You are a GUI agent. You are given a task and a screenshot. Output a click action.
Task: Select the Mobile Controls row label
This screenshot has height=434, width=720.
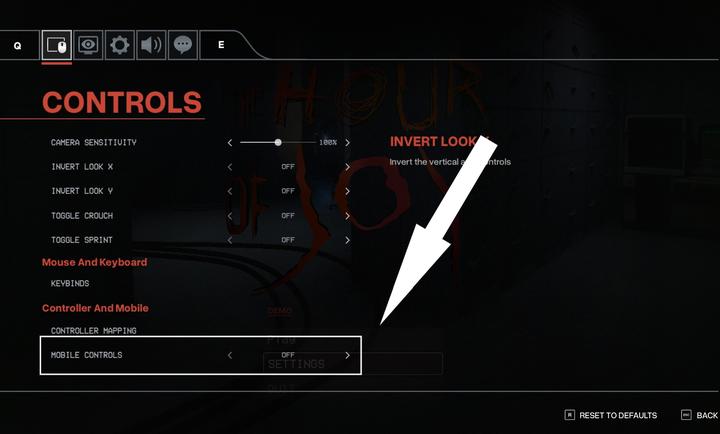pos(87,355)
